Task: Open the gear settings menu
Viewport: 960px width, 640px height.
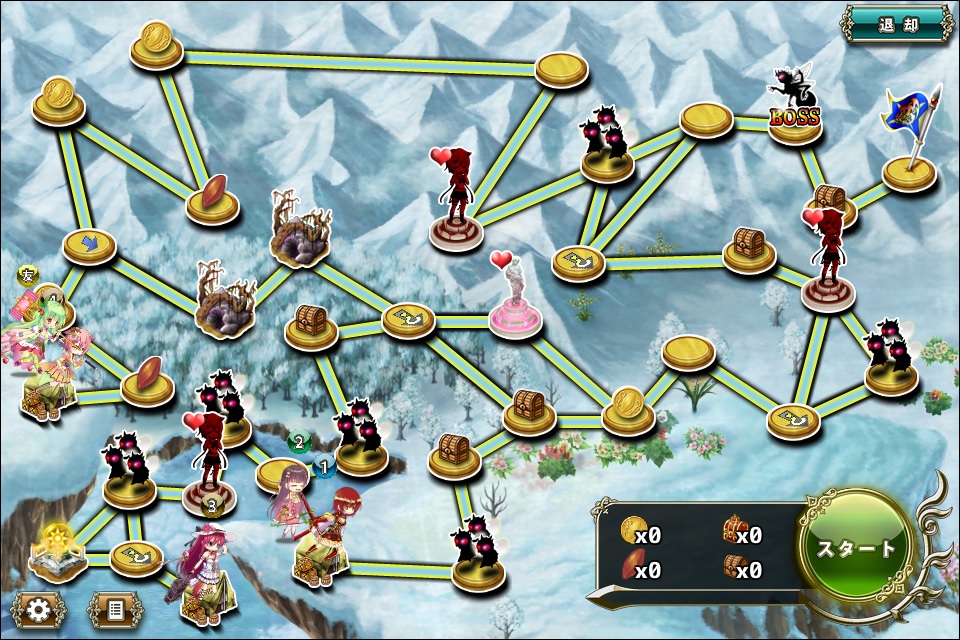Action: (39, 608)
